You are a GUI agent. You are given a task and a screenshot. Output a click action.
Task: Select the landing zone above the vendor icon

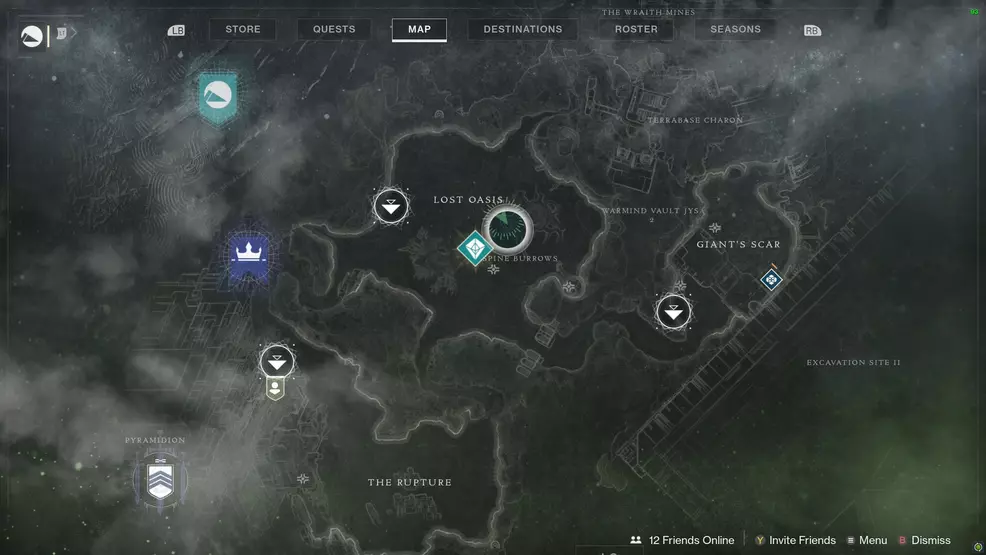pyautogui.click(x=277, y=361)
